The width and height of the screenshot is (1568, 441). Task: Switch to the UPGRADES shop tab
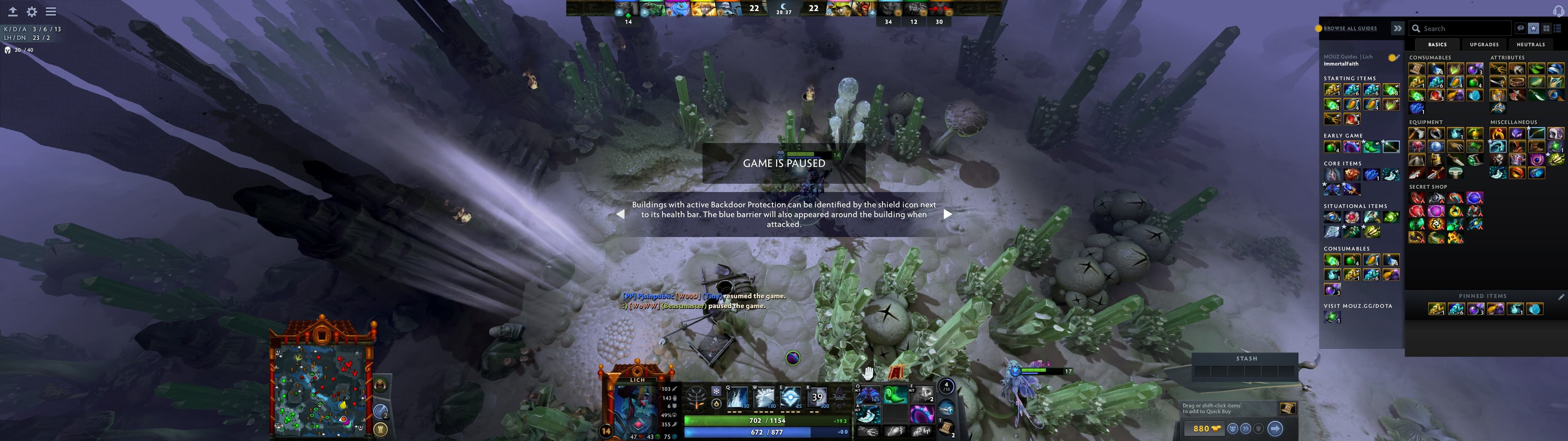click(1485, 45)
